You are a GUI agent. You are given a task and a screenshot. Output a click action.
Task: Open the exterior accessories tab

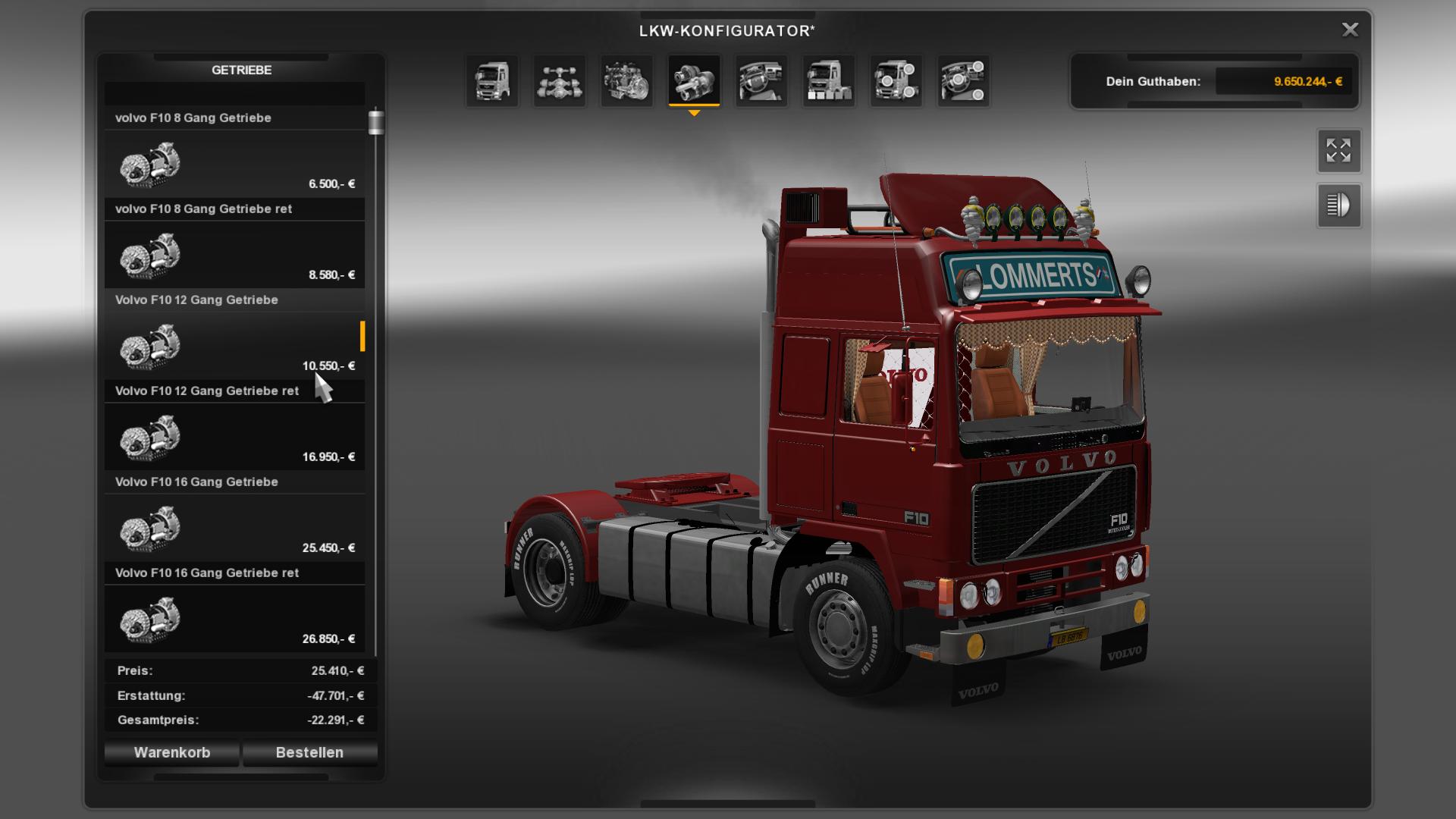(x=896, y=80)
